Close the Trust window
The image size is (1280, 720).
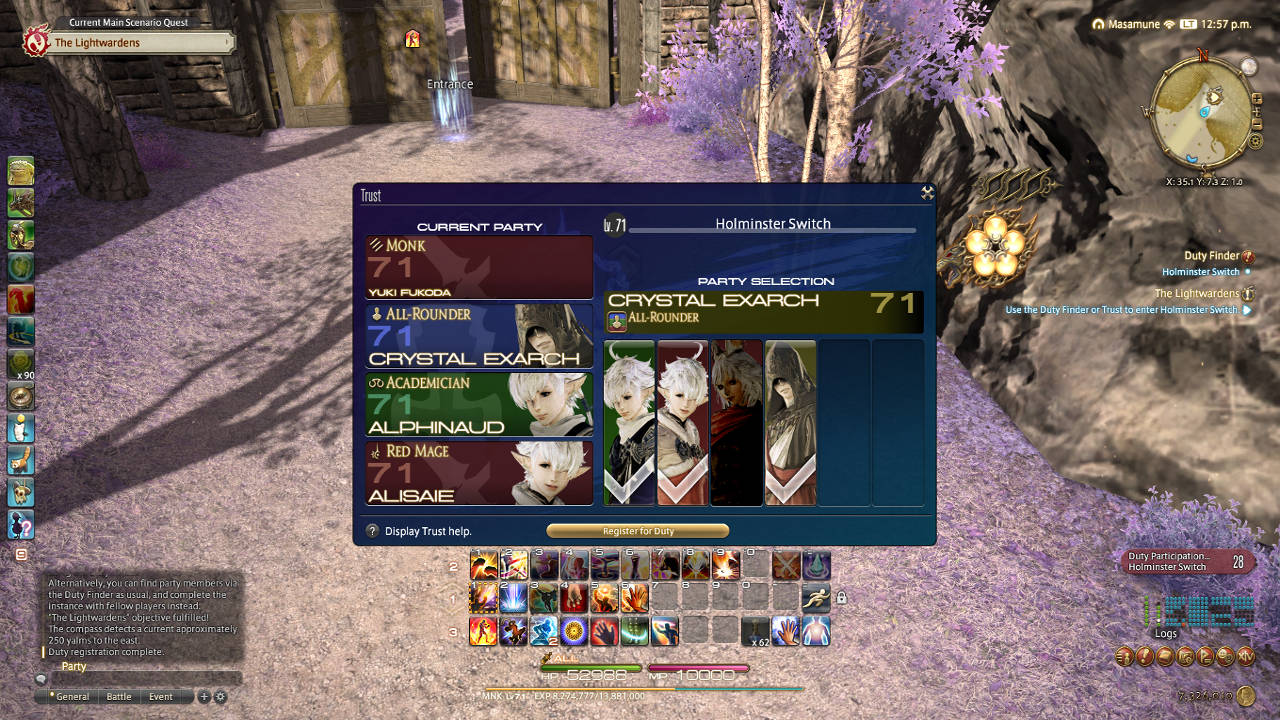point(927,194)
